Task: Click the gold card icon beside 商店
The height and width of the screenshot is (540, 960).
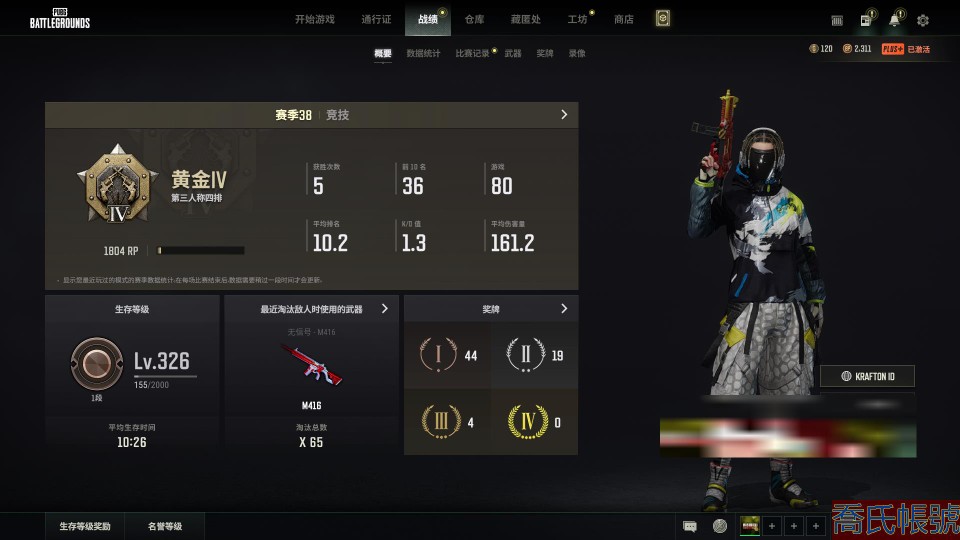Action: [x=662, y=19]
